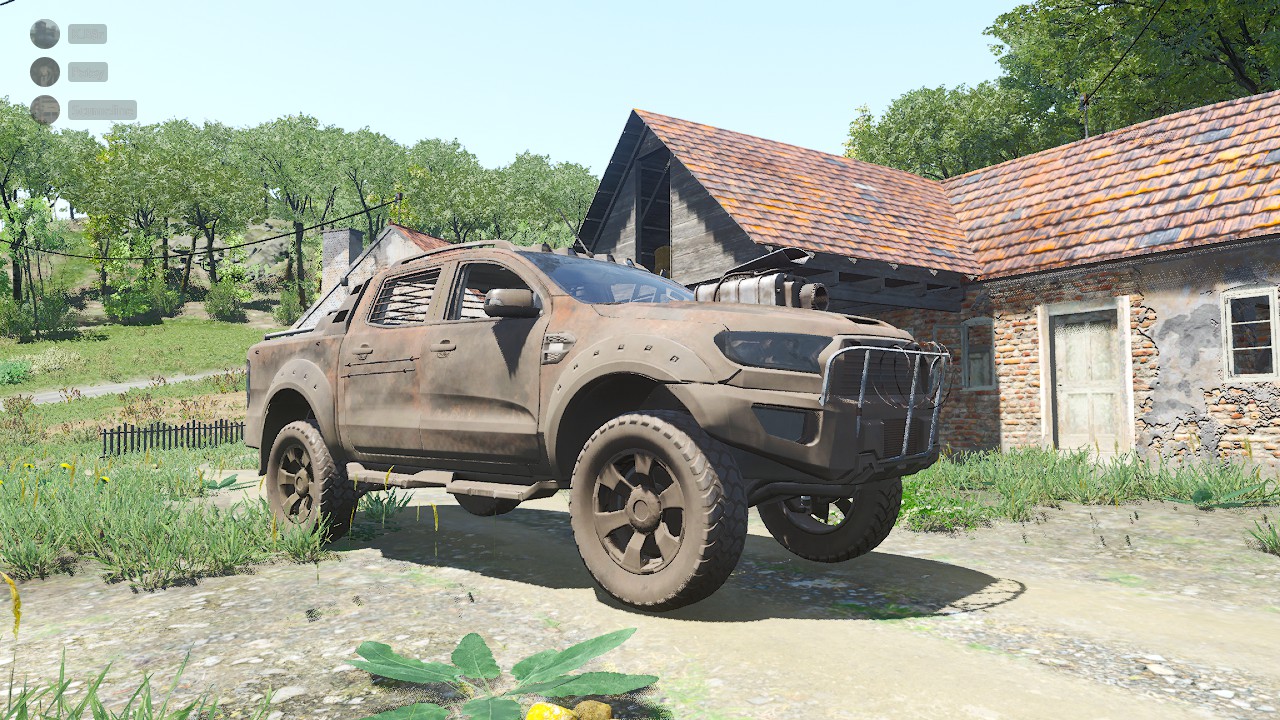Select the topmost player avatar in the squad list

(44, 34)
